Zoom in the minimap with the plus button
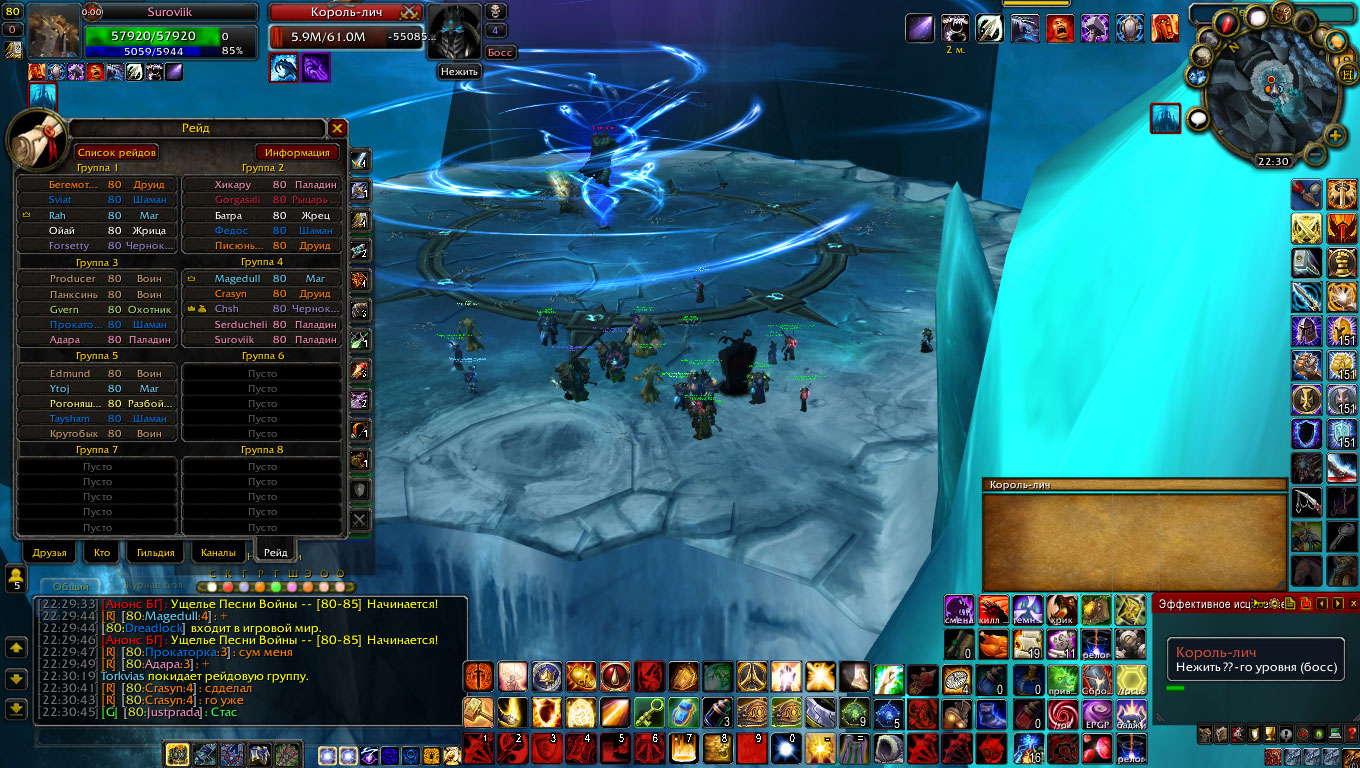Viewport: 1360px width, 768px height. (x=1334, y=136)
